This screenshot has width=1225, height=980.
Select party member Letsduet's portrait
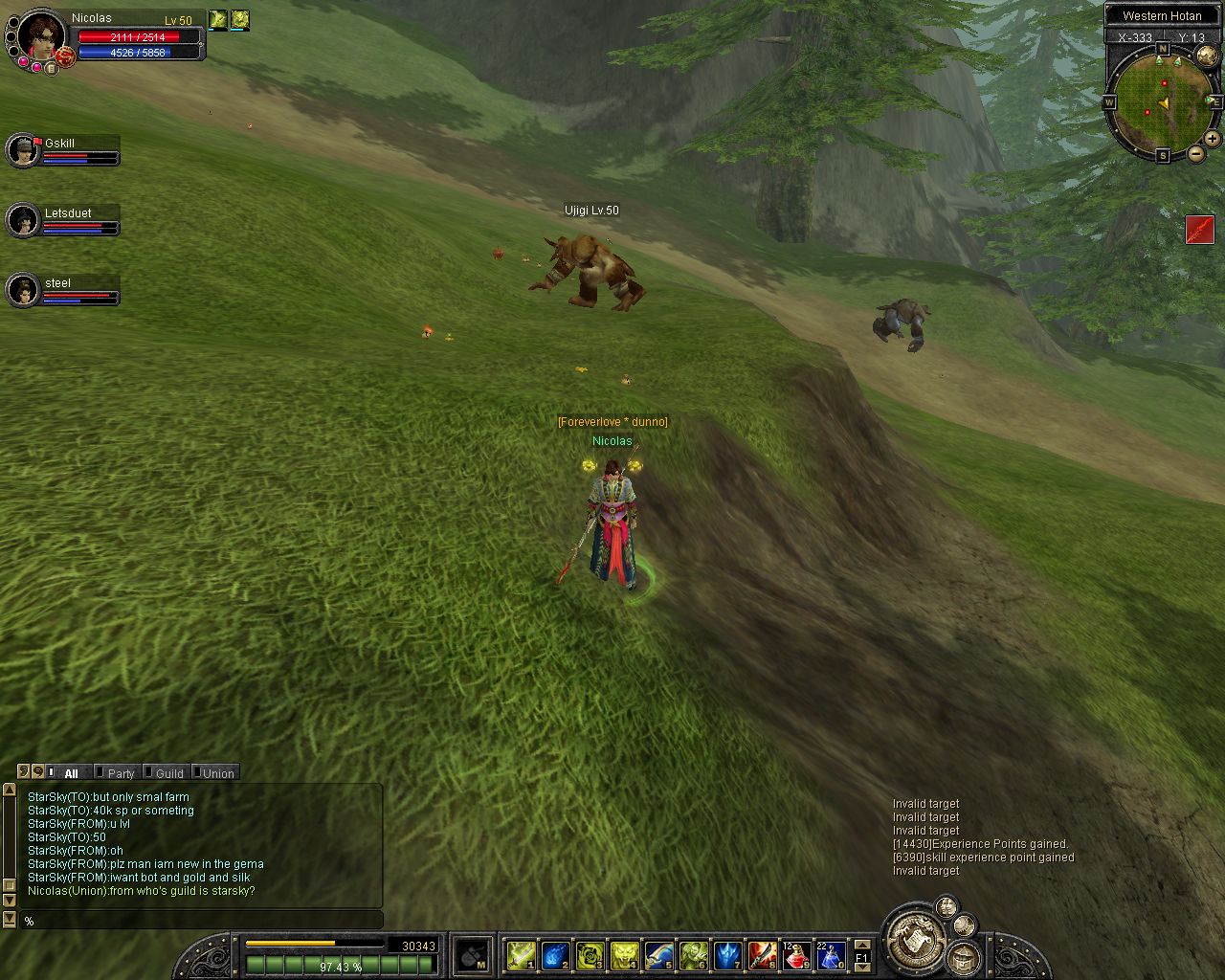[x=22, y=220]
